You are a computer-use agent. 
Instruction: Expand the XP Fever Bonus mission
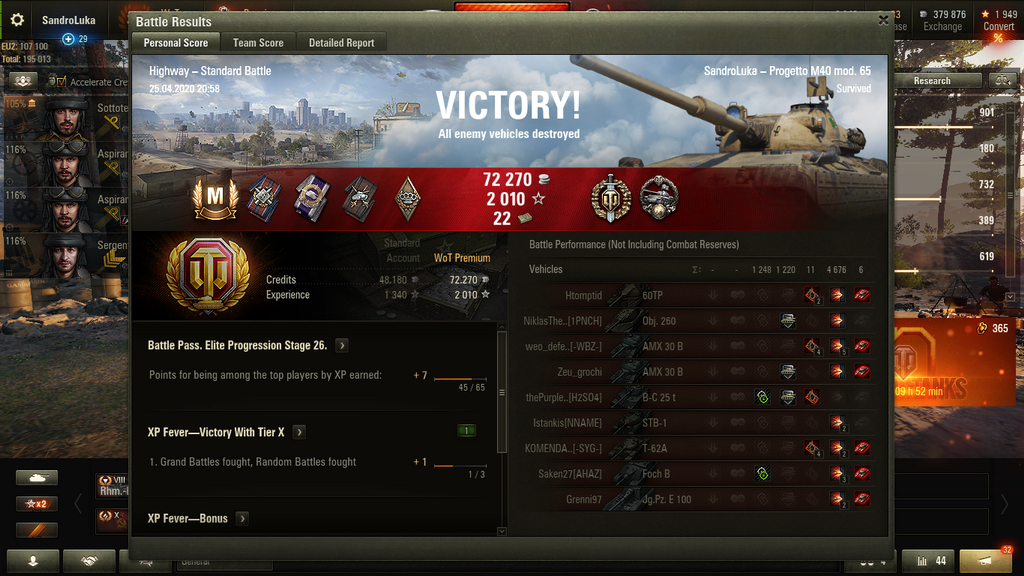pos(242,518)
